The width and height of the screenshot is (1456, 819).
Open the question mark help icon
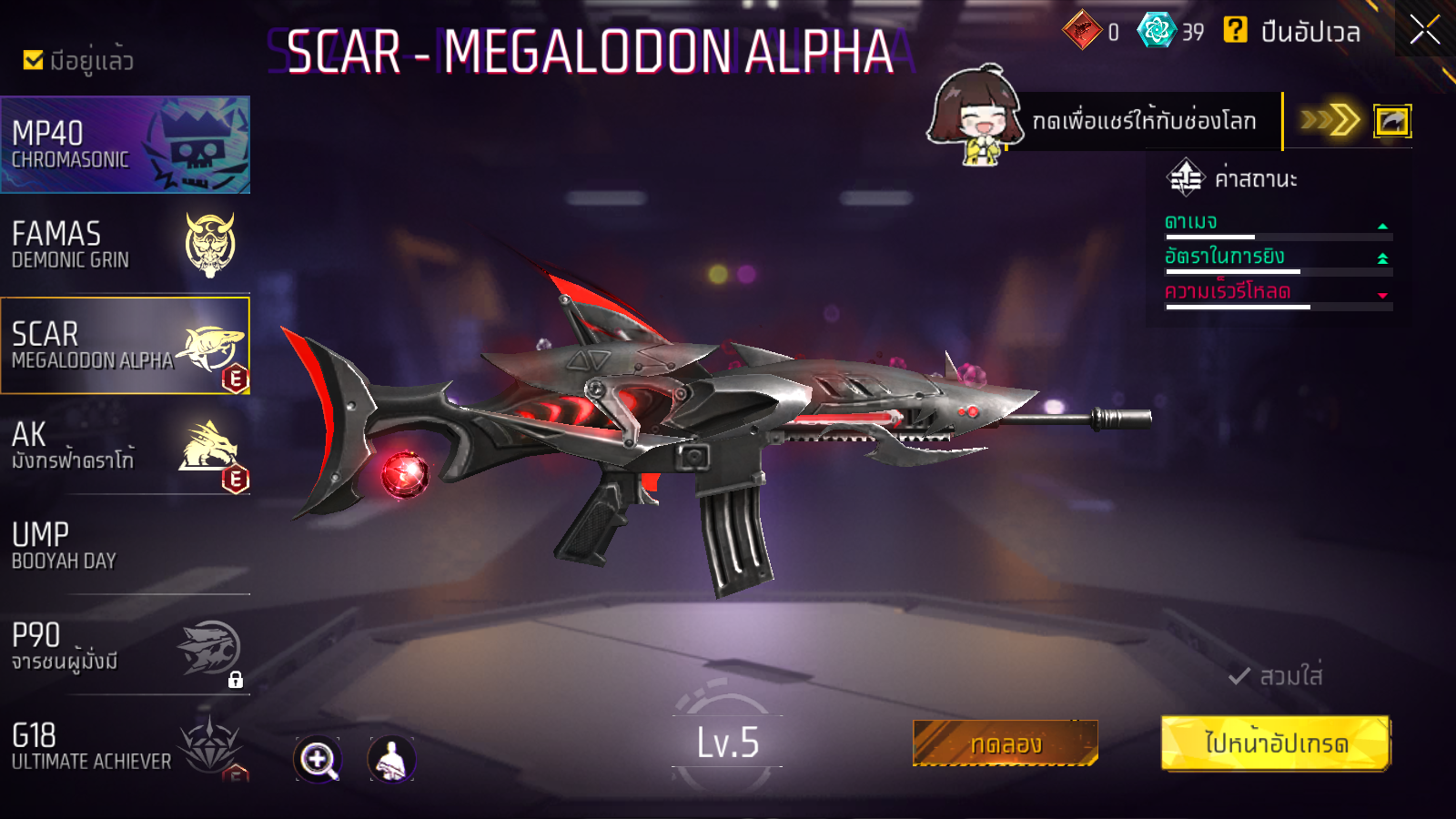point(1235,30)
